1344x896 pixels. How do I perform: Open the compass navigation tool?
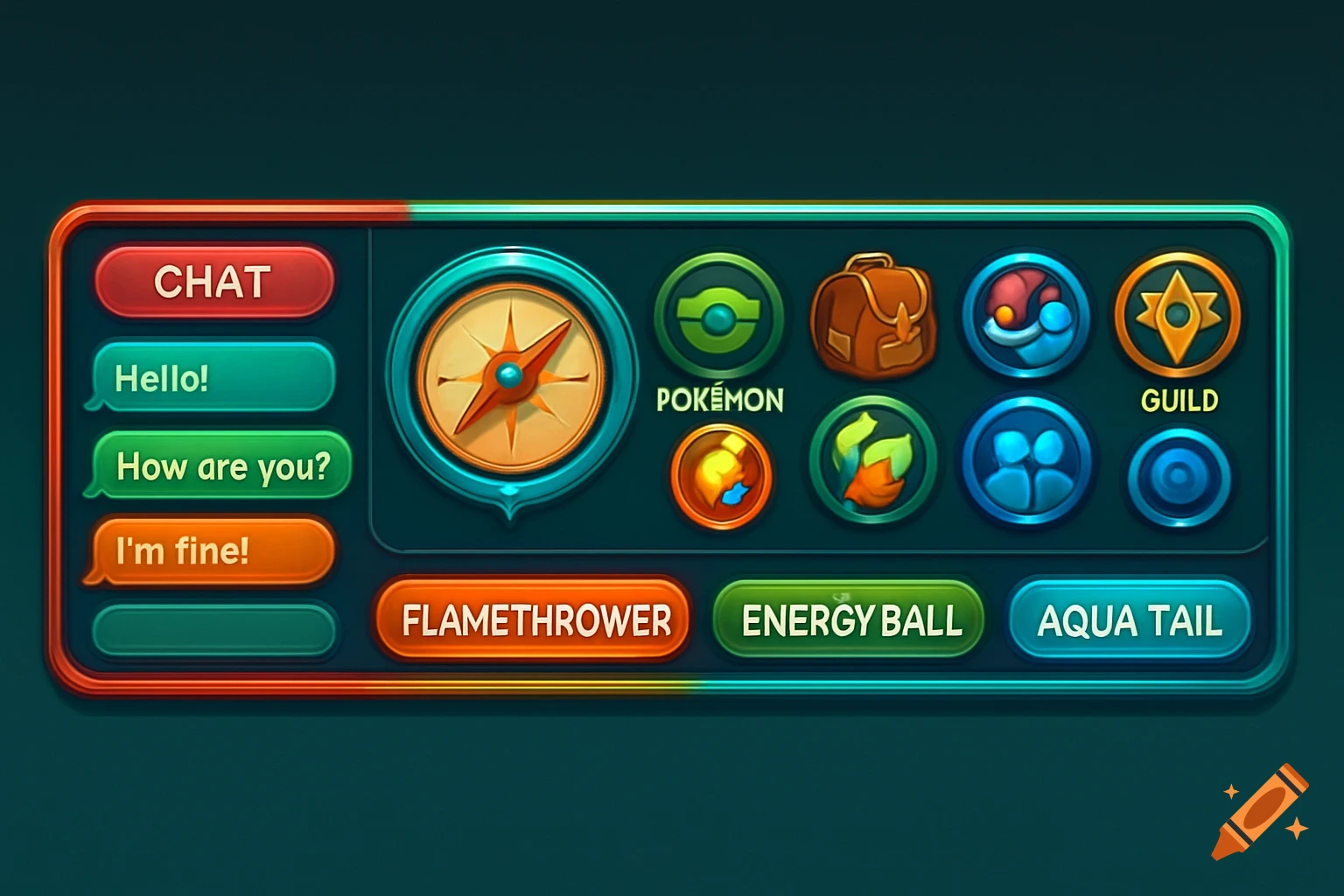(512, 376)
